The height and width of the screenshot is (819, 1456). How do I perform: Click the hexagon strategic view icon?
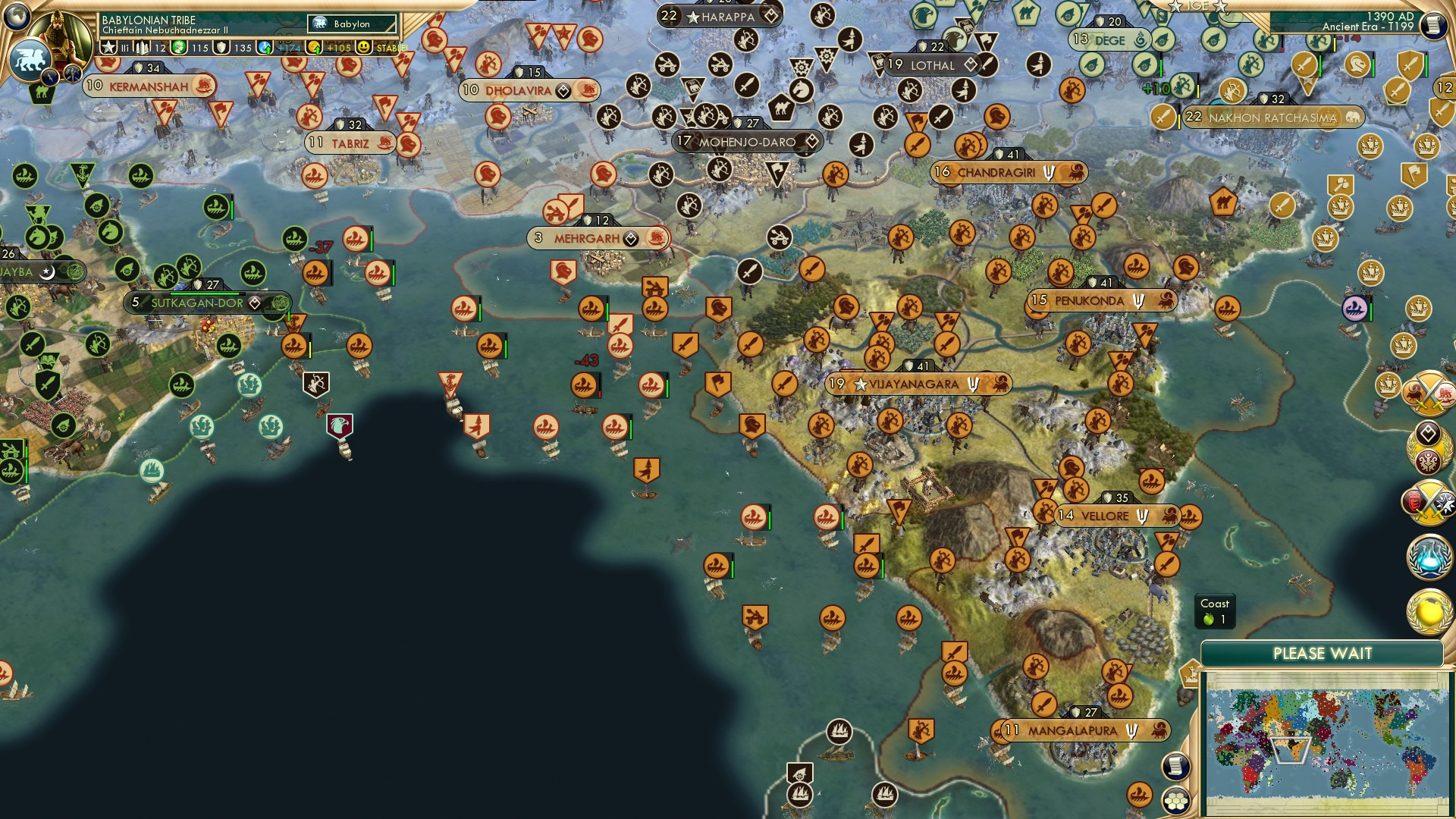pyautogui.click(x=1175, y=801)
